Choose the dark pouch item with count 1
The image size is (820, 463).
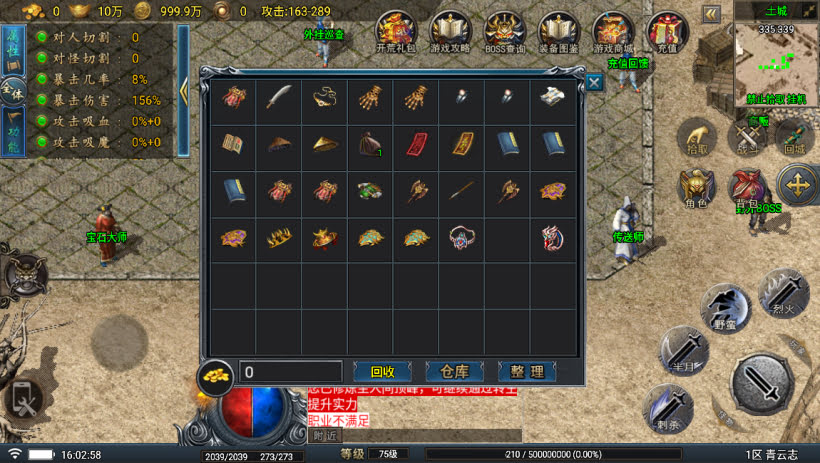(369, 143)
